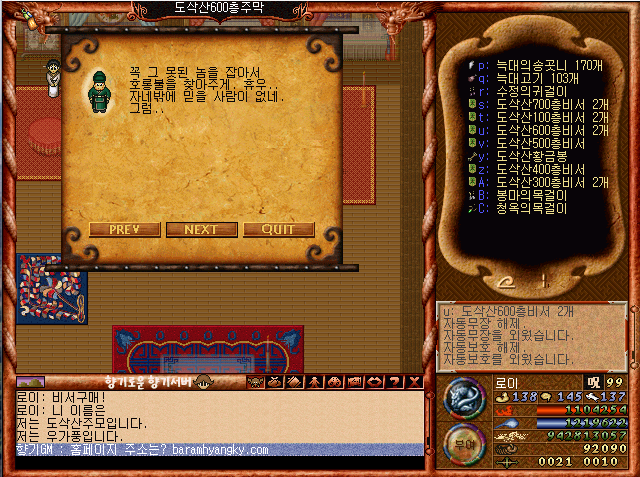This screenshot has width=640, height=477.
Task: Click the dragon emblem orb
Action: tap(464, 397)
